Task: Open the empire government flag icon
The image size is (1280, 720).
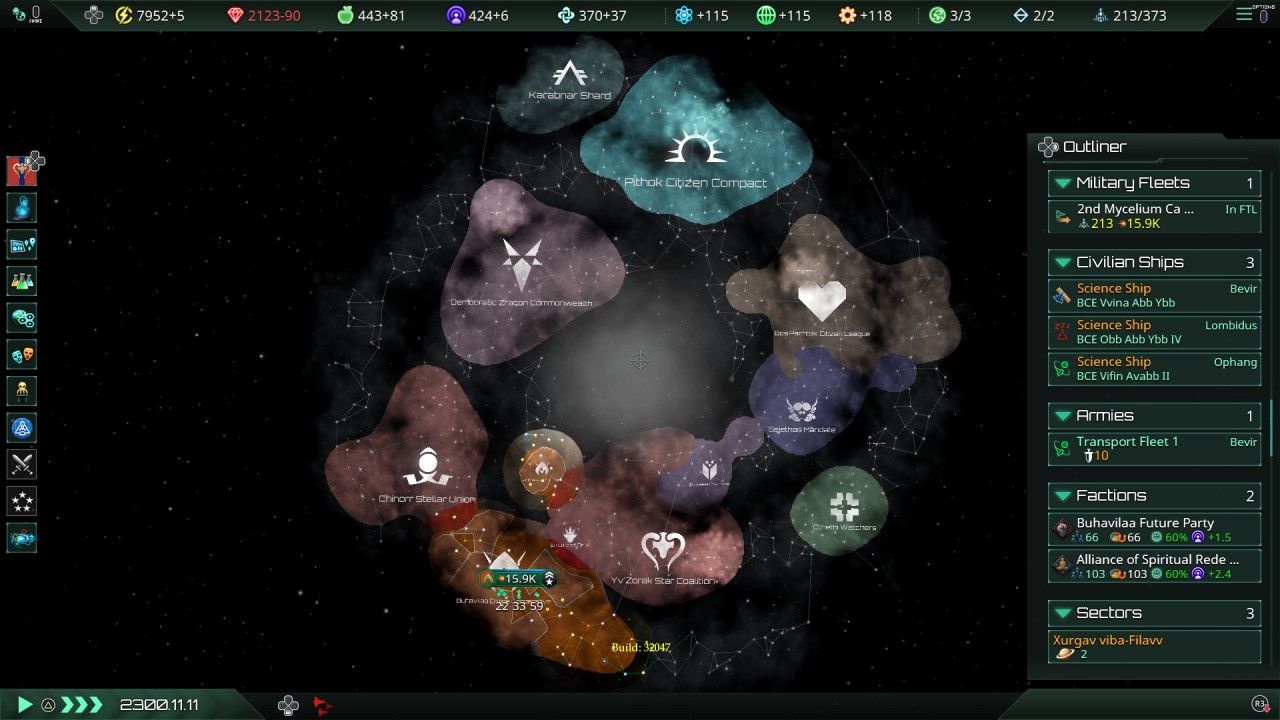Action: (22, 171)
